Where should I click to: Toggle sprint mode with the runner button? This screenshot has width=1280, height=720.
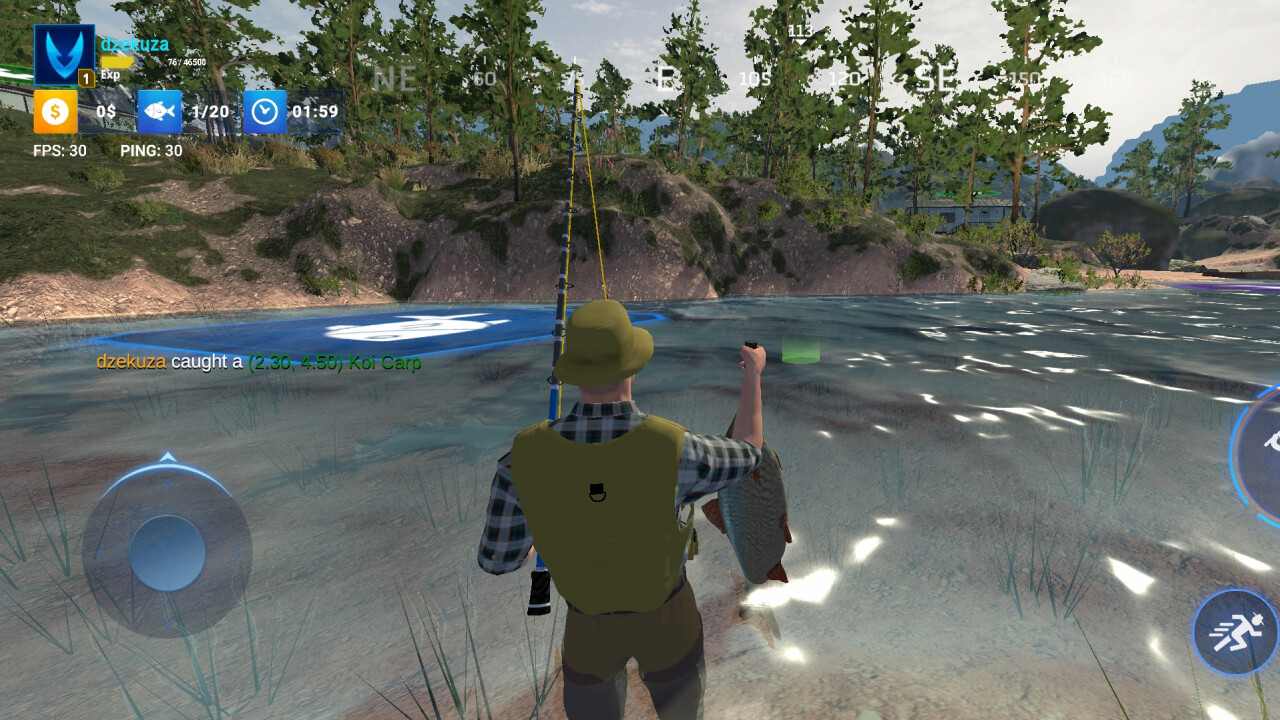tap(1232, 631)
